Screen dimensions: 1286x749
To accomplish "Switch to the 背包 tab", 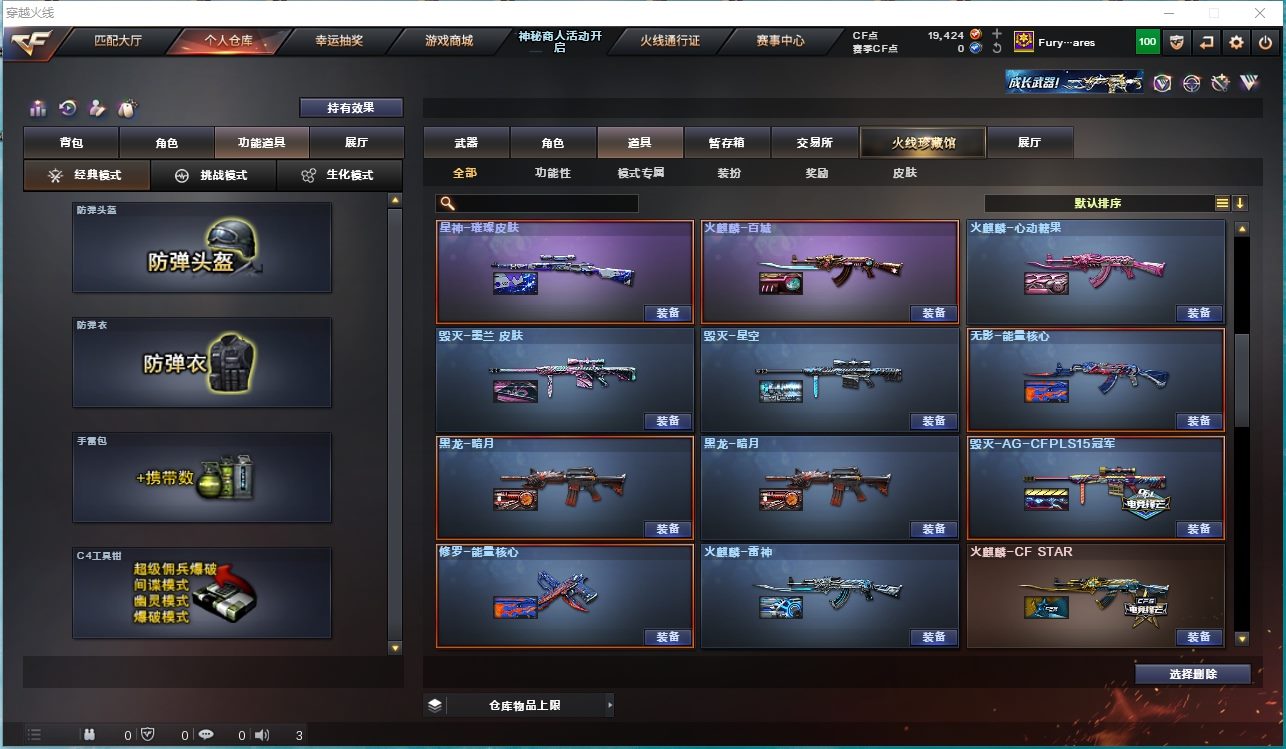I will [71, 143].
